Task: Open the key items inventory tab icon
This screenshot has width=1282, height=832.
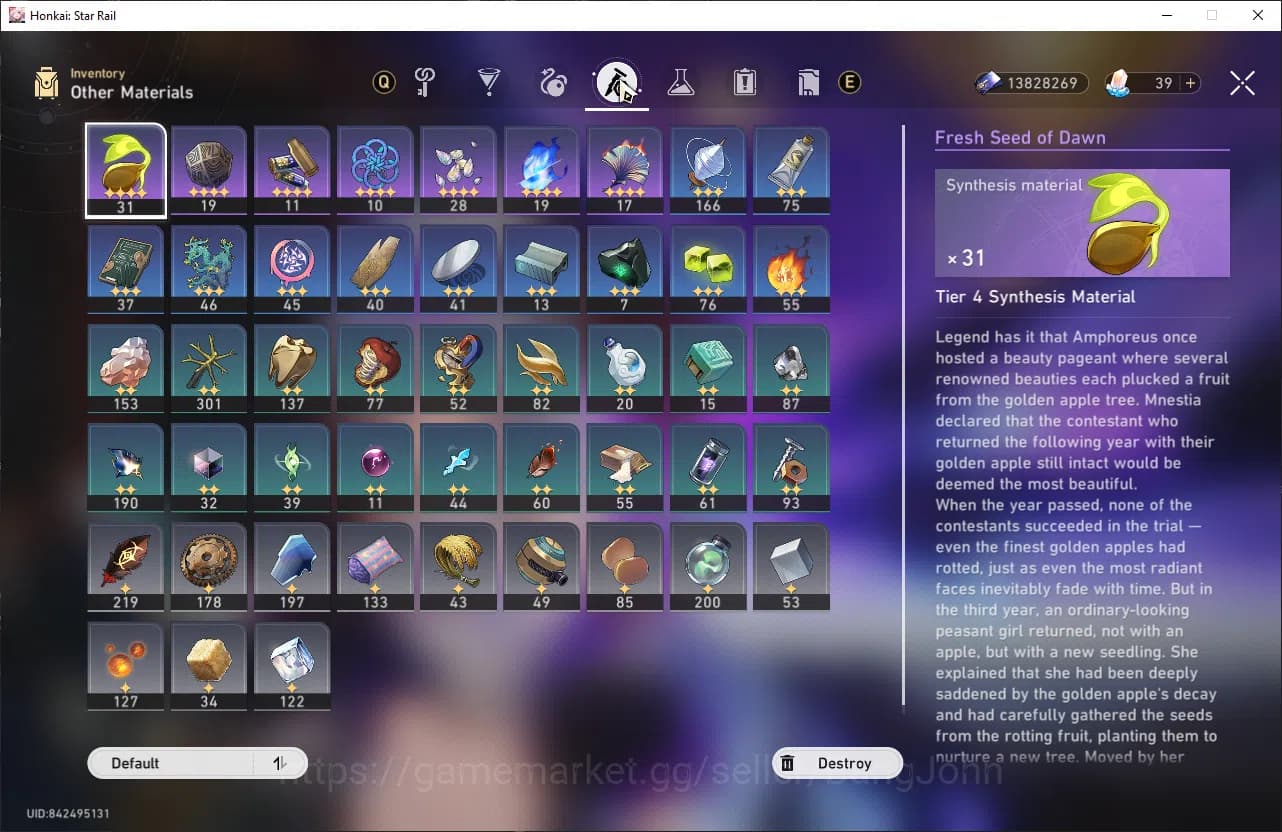Action: click(423, 83)
